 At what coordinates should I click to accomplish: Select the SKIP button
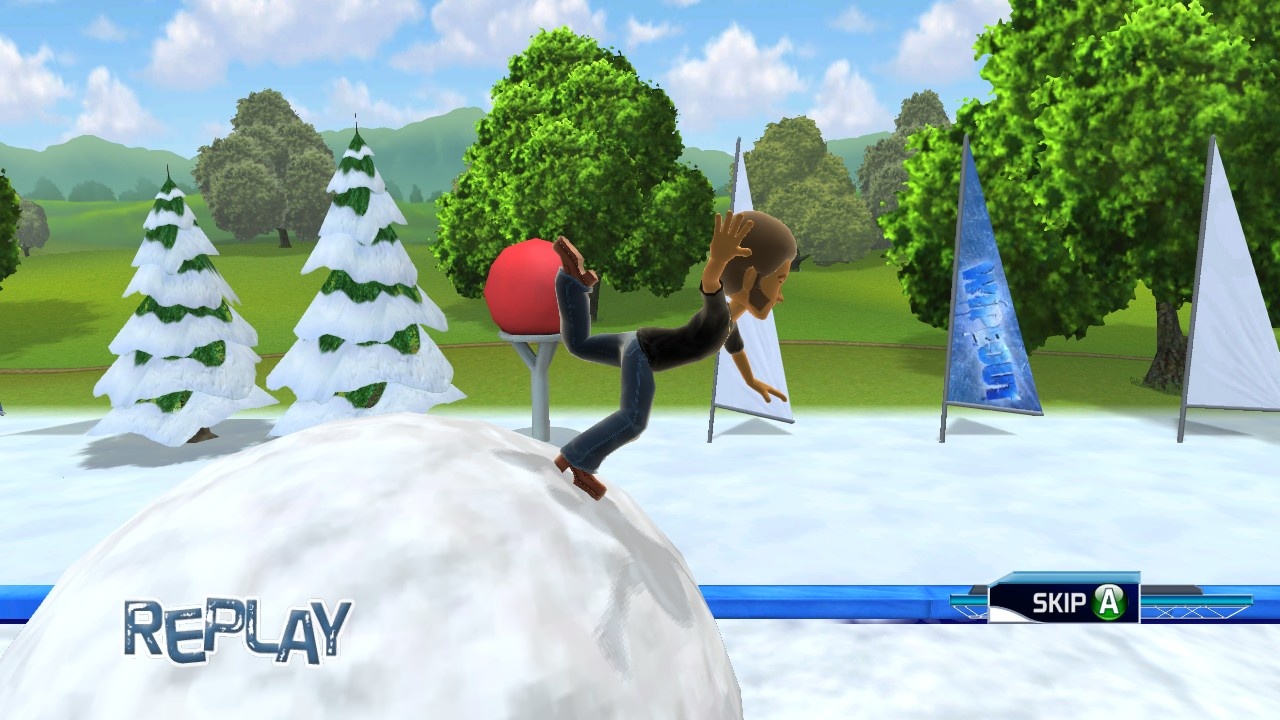[1056, 602]
